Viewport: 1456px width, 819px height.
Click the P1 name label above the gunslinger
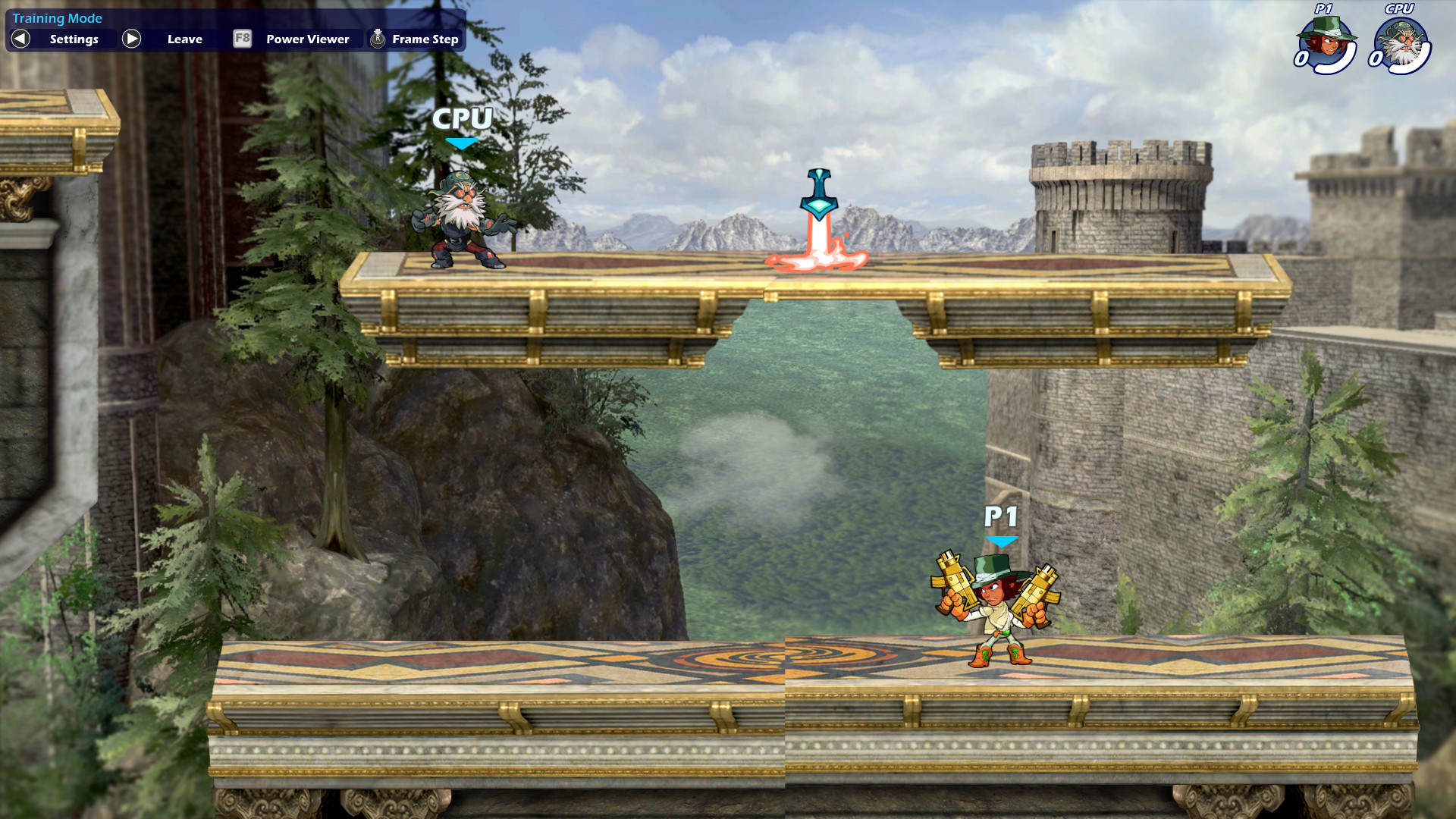click(1003, 518)
